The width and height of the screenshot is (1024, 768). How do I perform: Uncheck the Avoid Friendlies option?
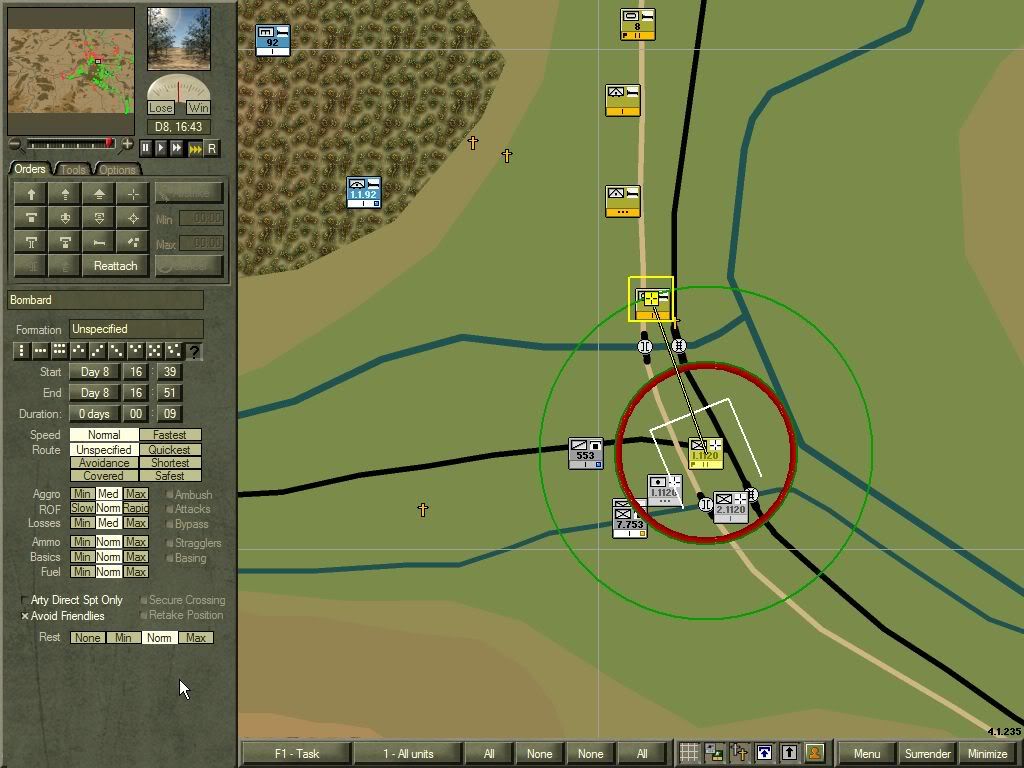point(25,616)
